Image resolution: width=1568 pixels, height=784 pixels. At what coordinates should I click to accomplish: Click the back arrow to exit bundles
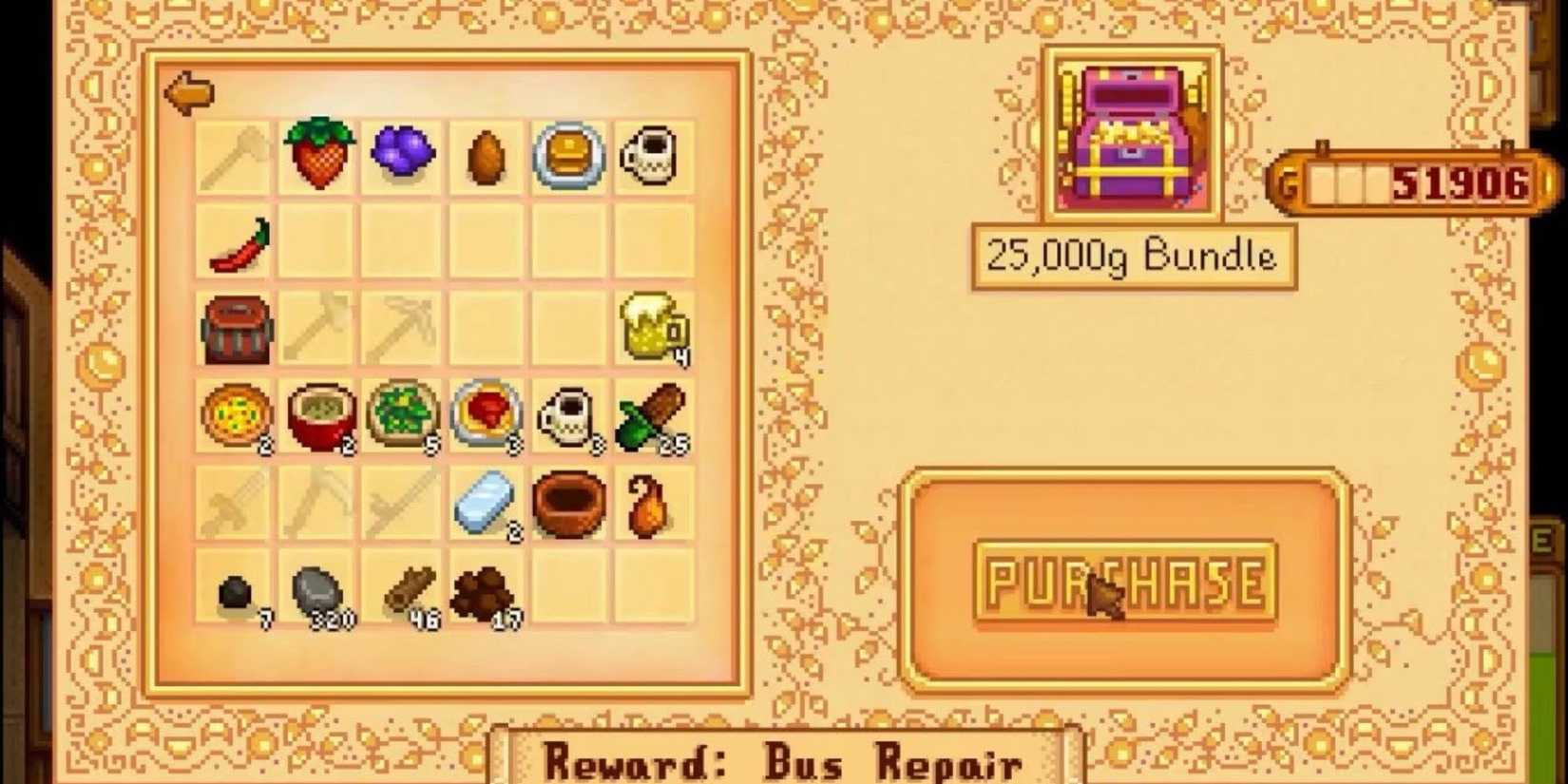(188, 92)
